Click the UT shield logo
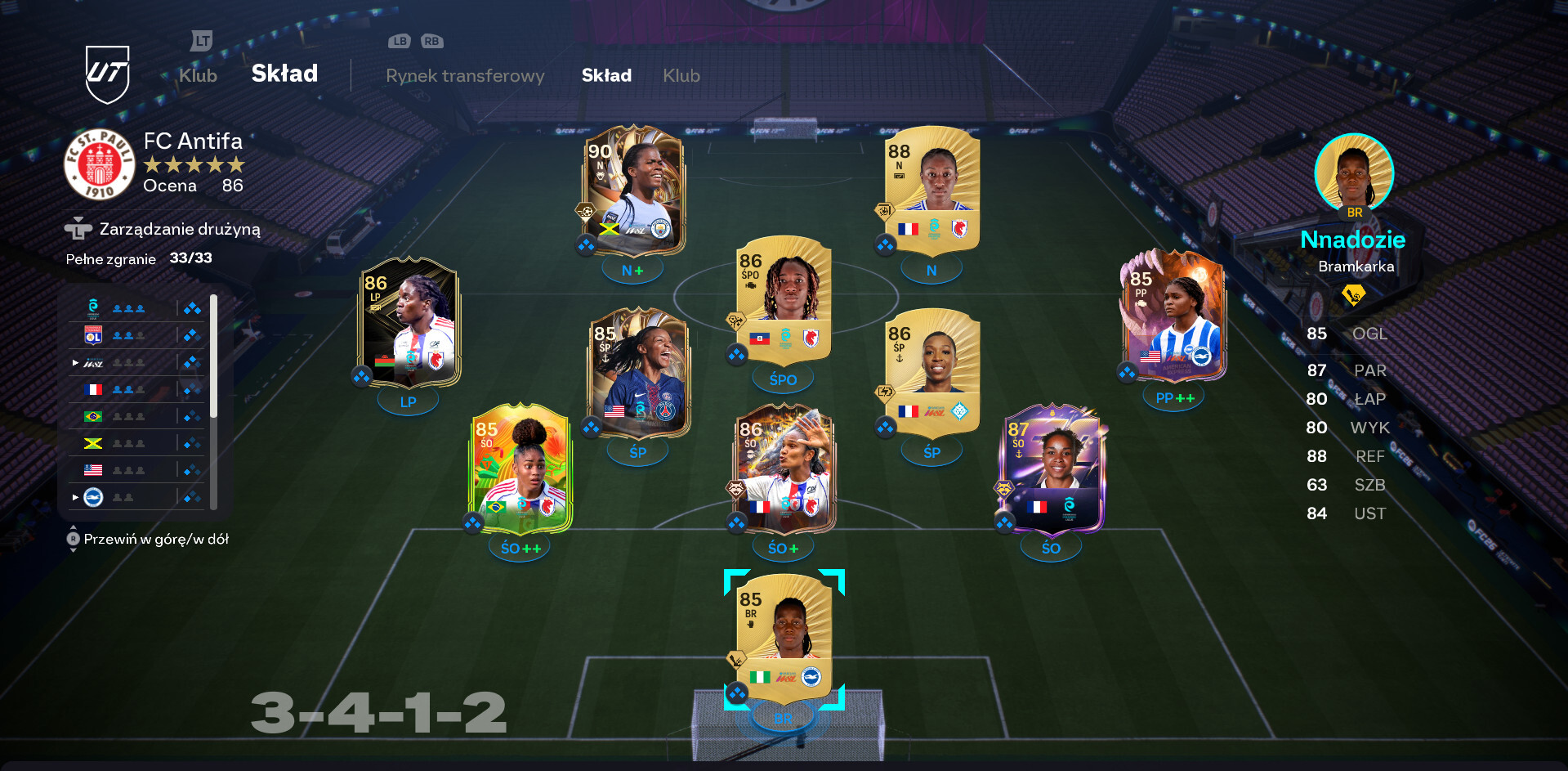 108,74
